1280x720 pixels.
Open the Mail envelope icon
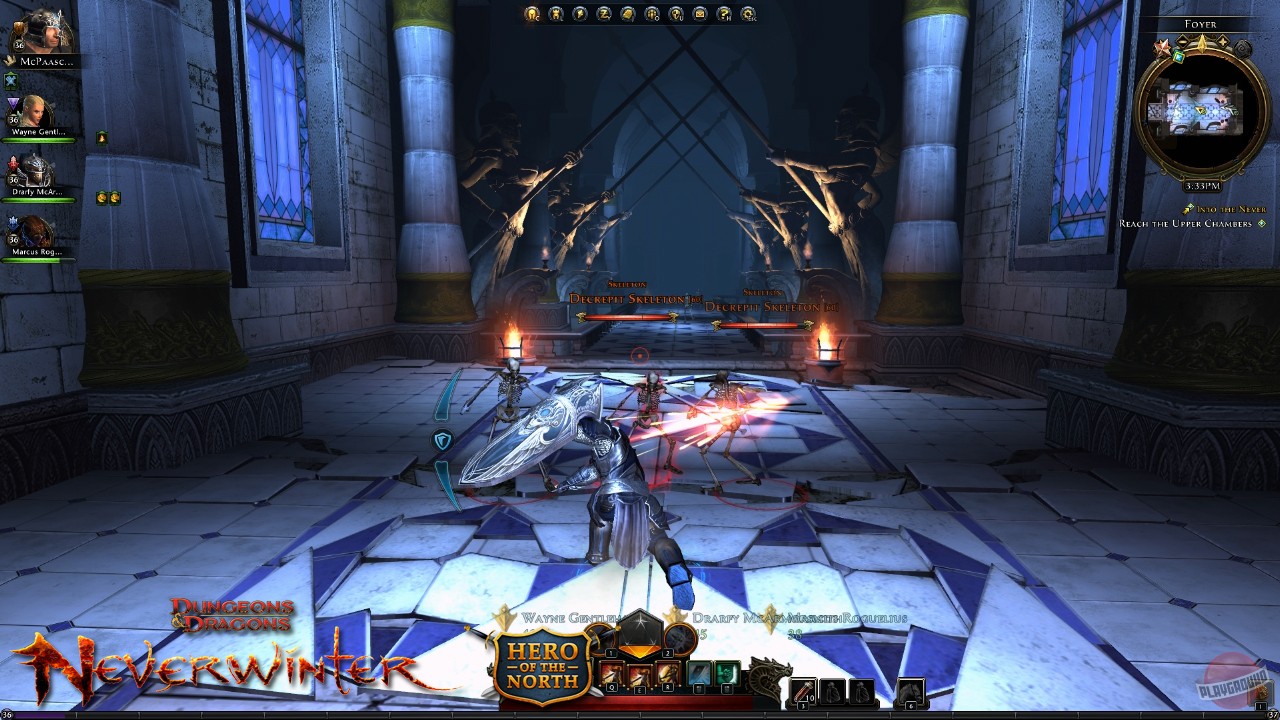tap(699, 14)
